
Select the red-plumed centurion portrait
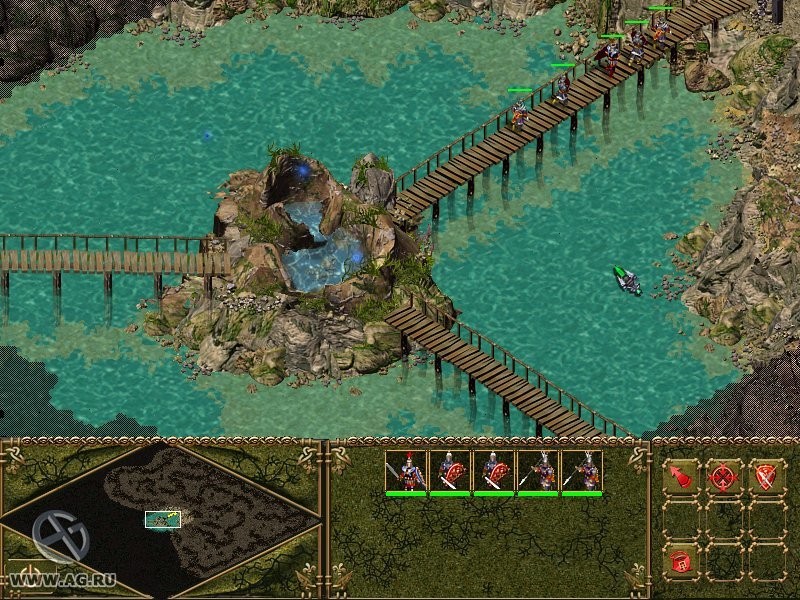tap(406, 471)
